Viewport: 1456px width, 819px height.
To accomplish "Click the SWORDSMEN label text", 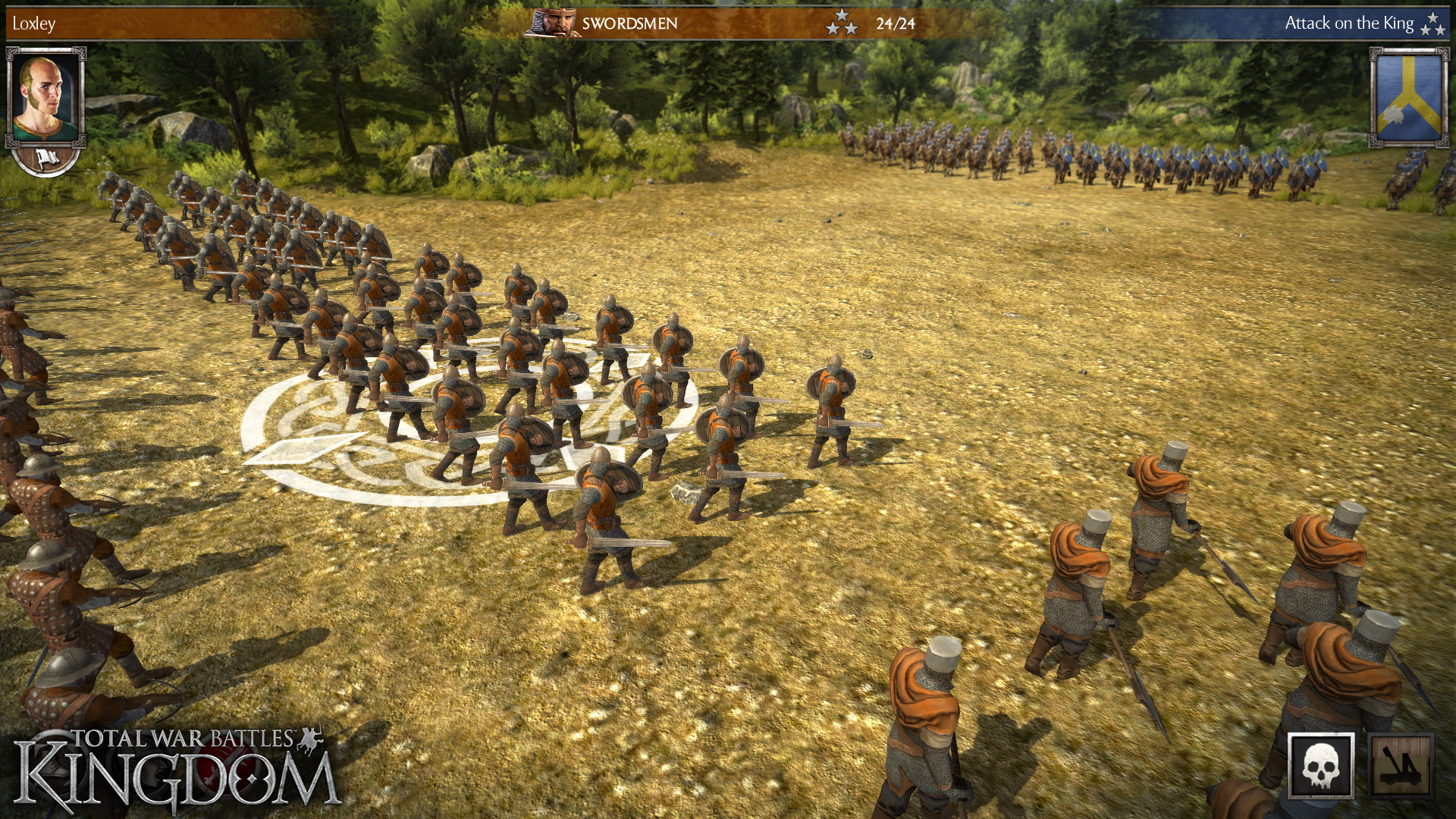I will point(629,24).
